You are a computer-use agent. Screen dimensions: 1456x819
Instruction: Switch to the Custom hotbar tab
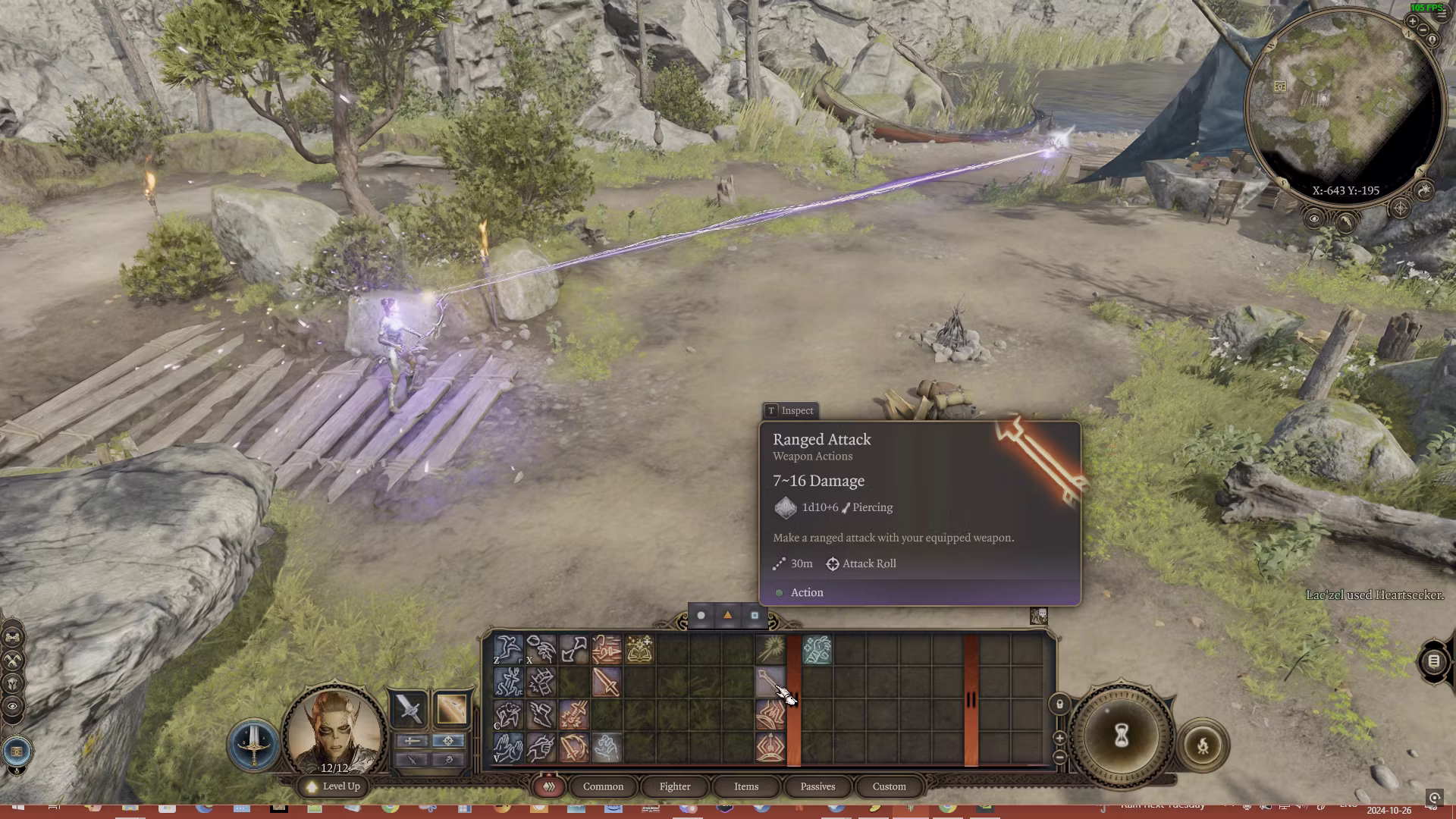[x=889, y=786]
